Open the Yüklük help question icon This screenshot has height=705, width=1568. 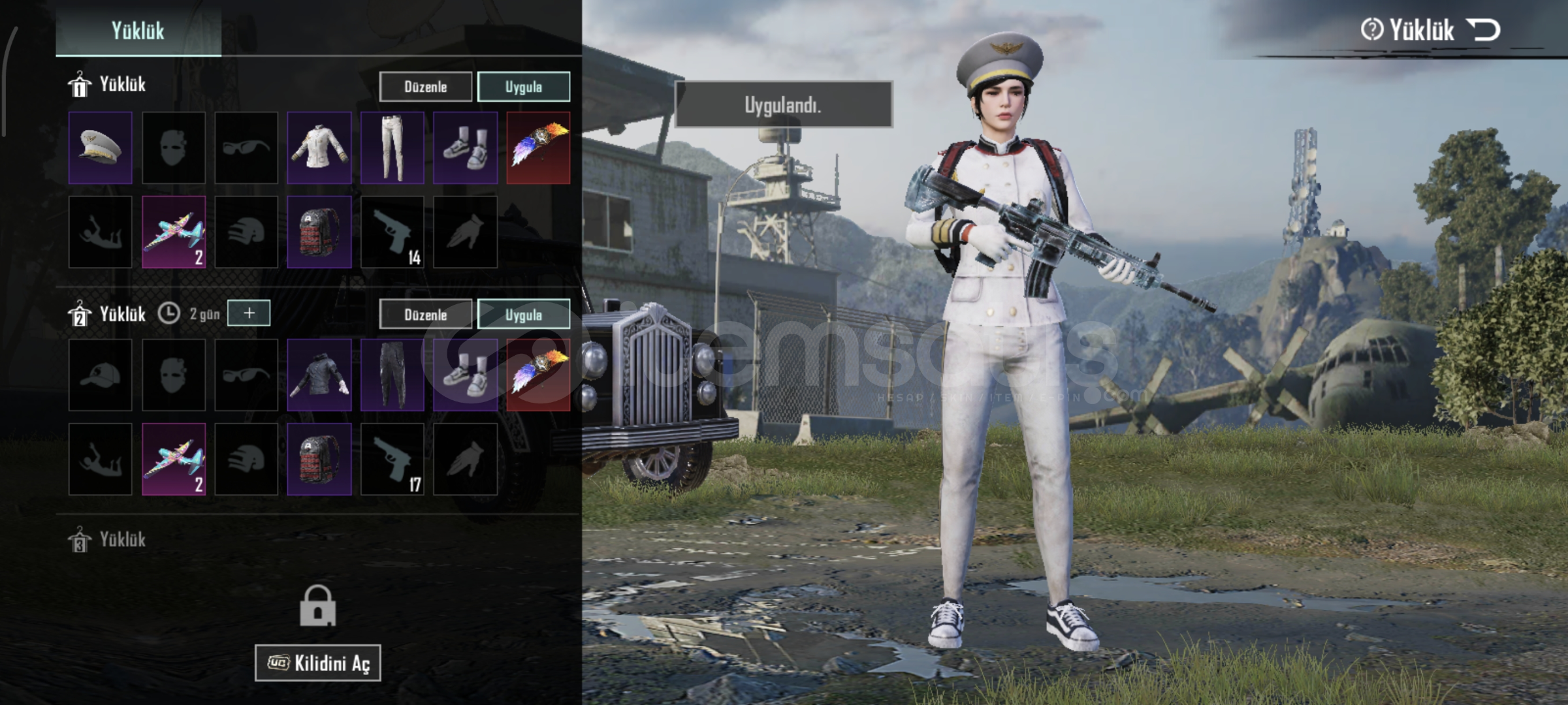tap(1371, 30)
